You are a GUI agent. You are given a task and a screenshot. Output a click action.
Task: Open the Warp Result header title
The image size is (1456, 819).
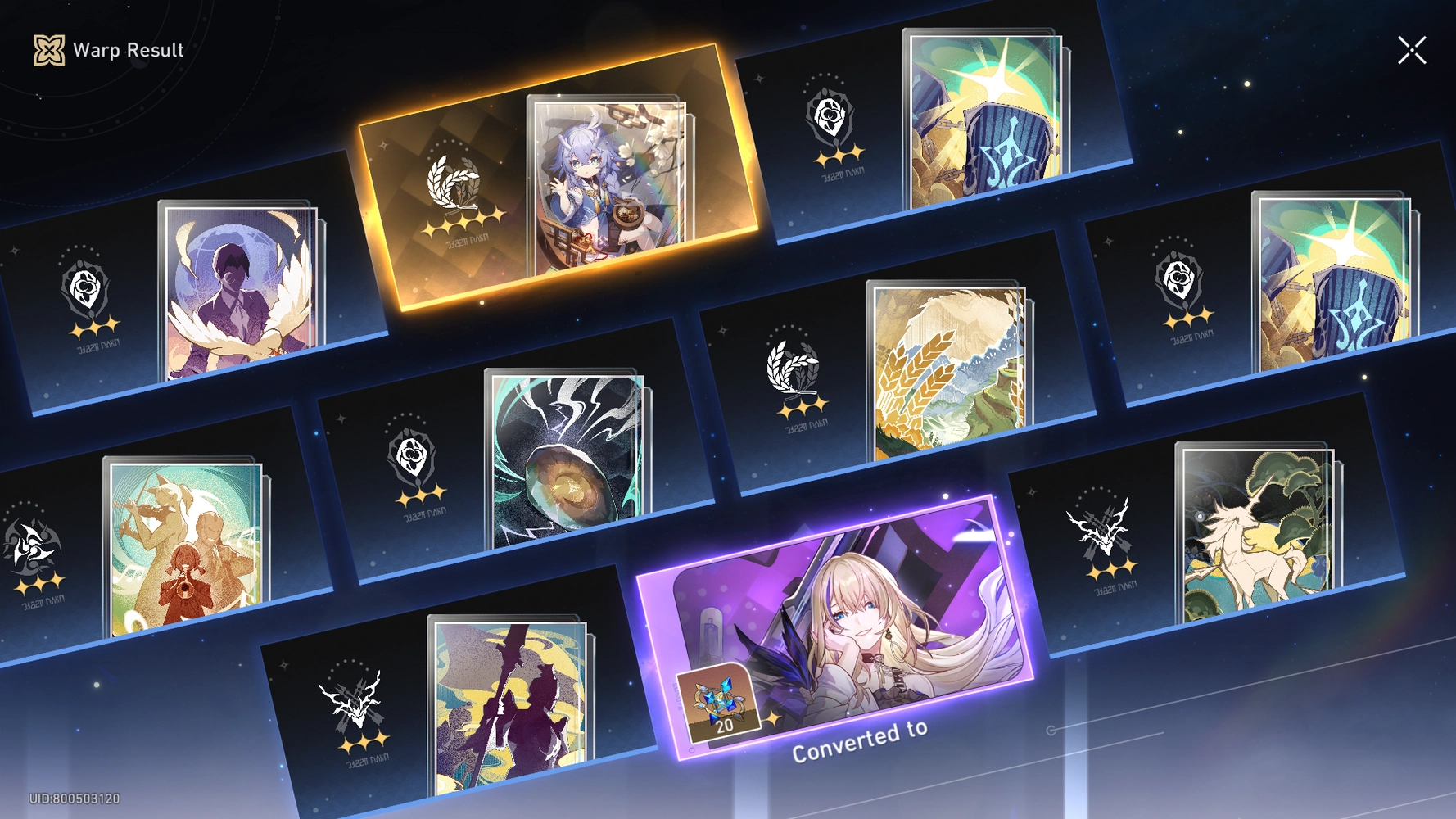(127, 50)
